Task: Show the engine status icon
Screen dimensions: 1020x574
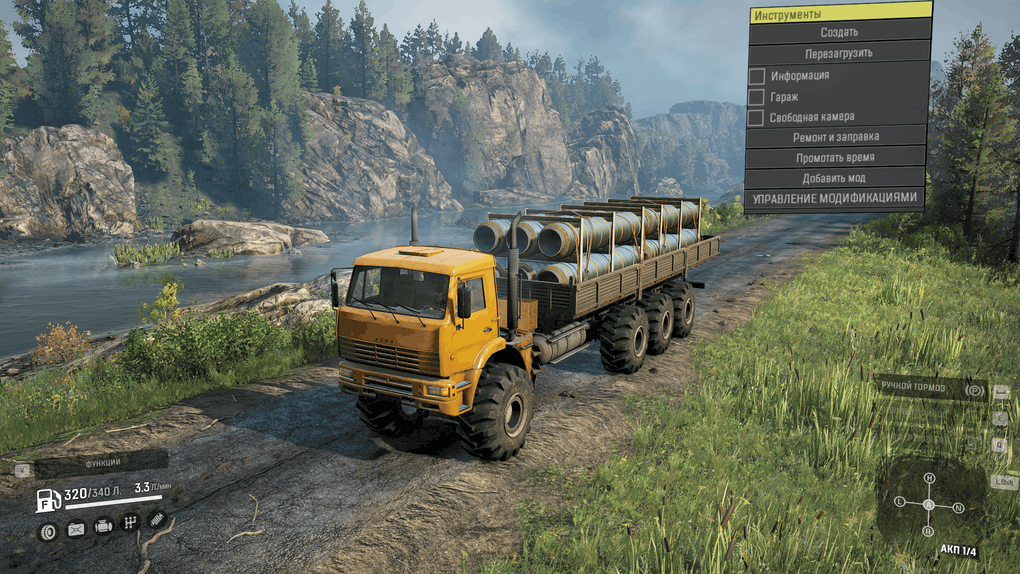Action: (x=103, y=526)
